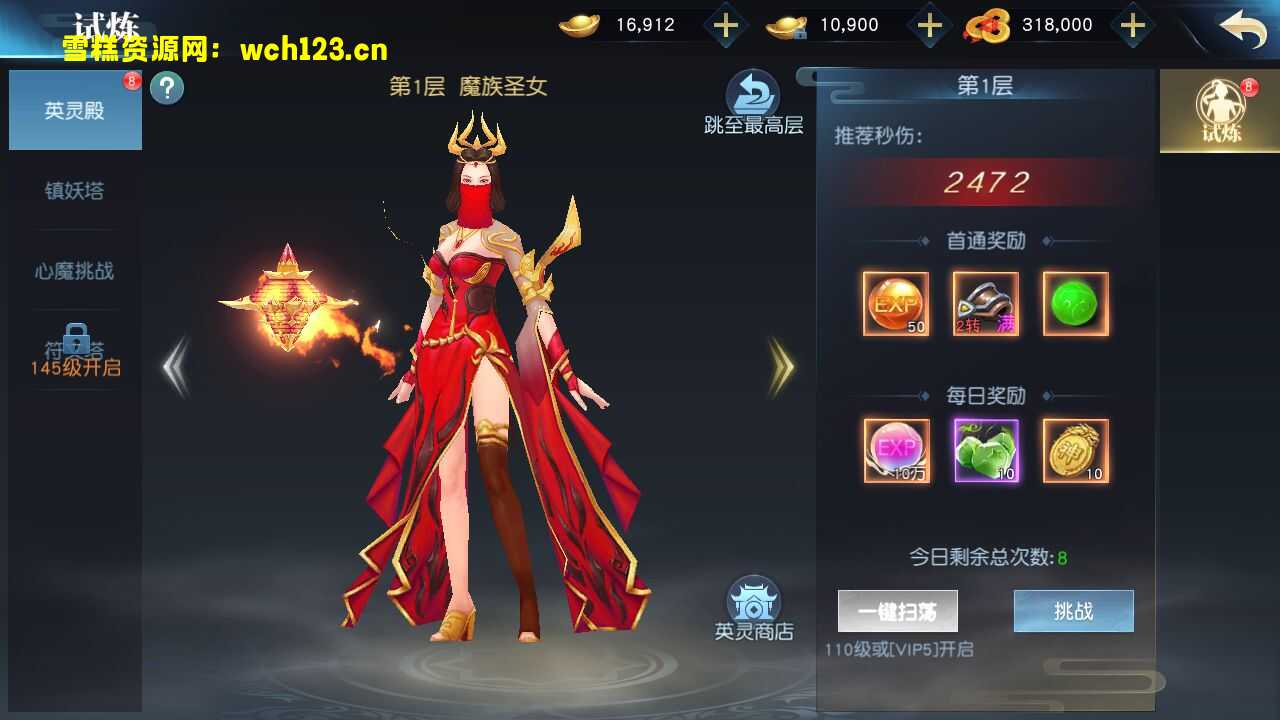Open the help question mark icon
The height and width of the screenshot is (720, 1280).
[x=167, y=88]
